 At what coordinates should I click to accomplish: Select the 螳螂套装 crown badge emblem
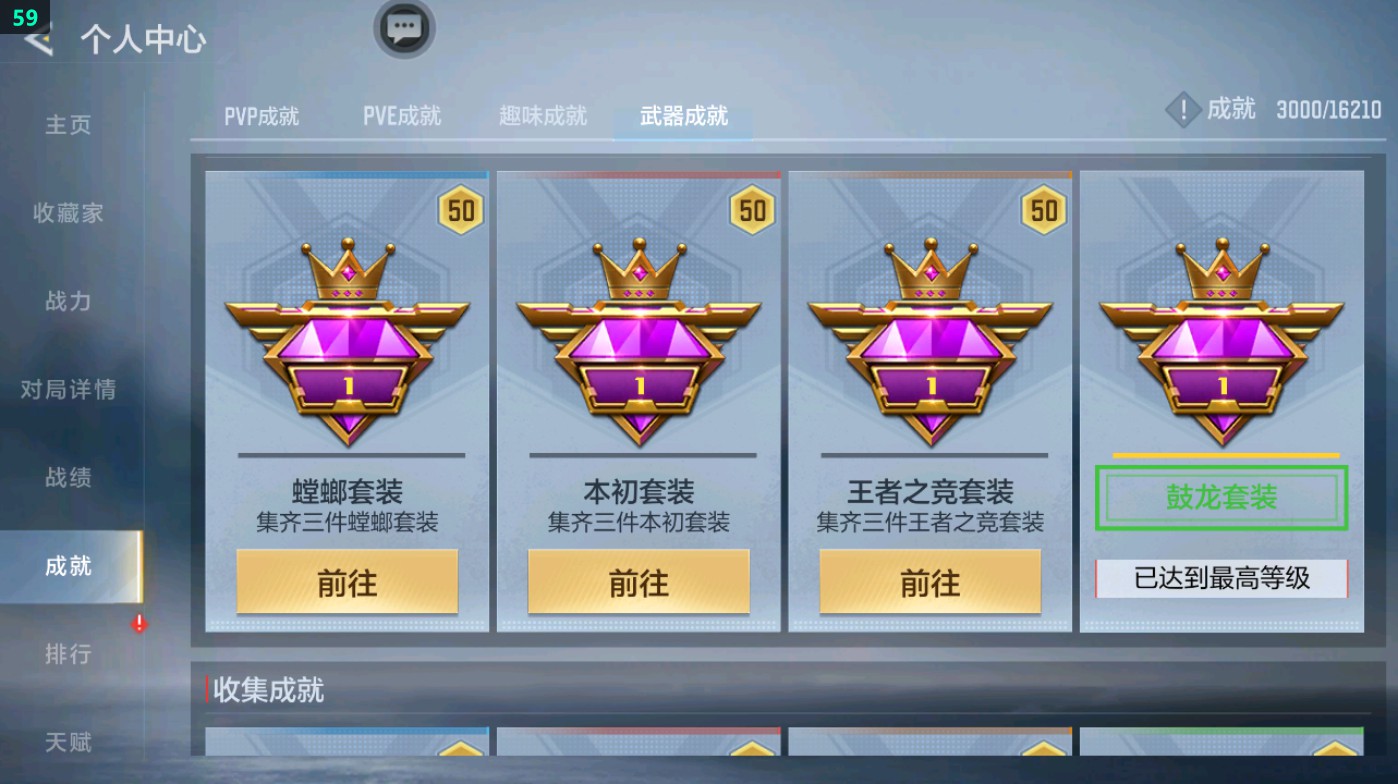pos(346,330)
